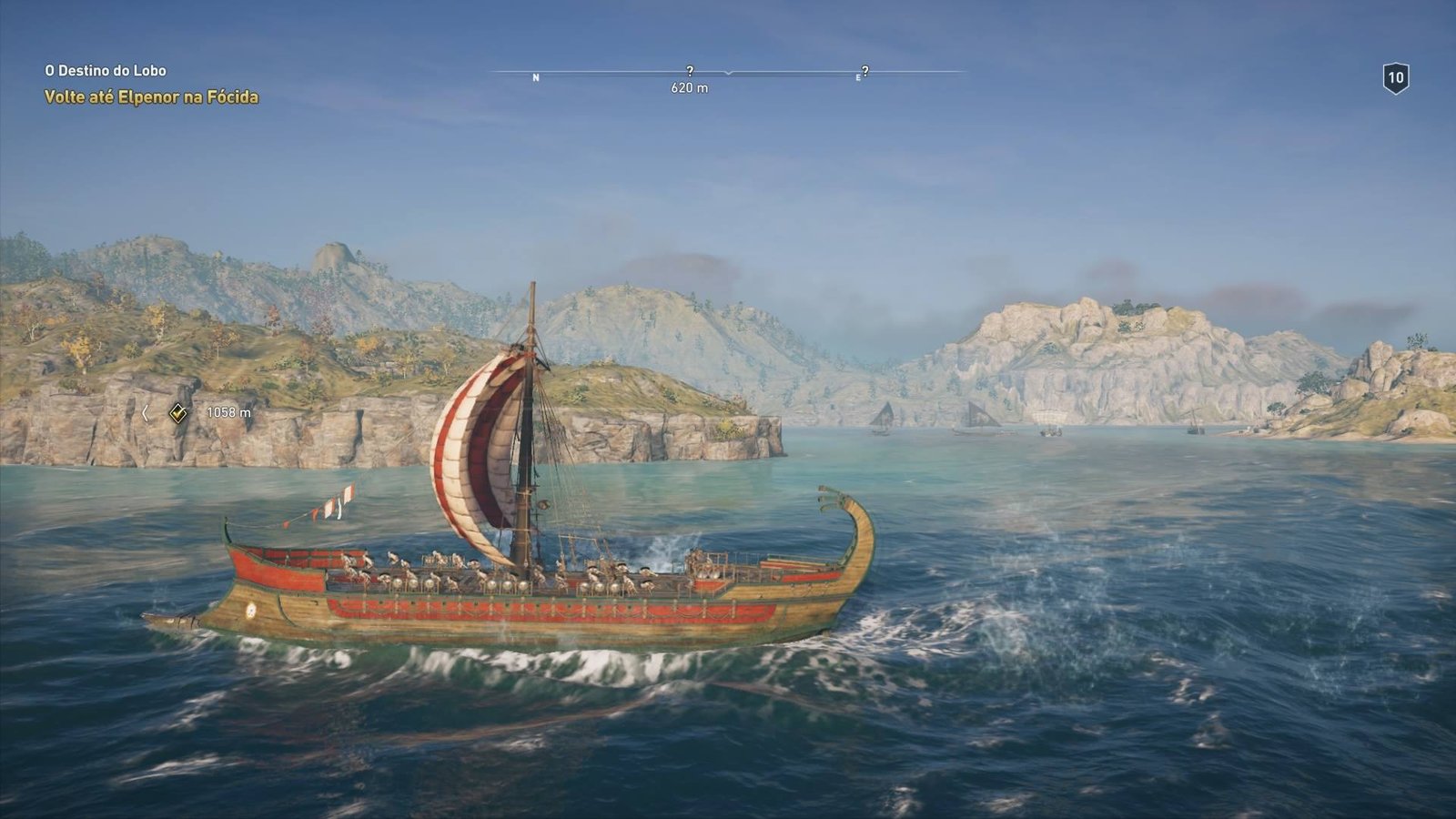Select the Volte até Elpenor na Fócida objective
Viewport: 1456px width, 819px height.
(x=151, y=96)
